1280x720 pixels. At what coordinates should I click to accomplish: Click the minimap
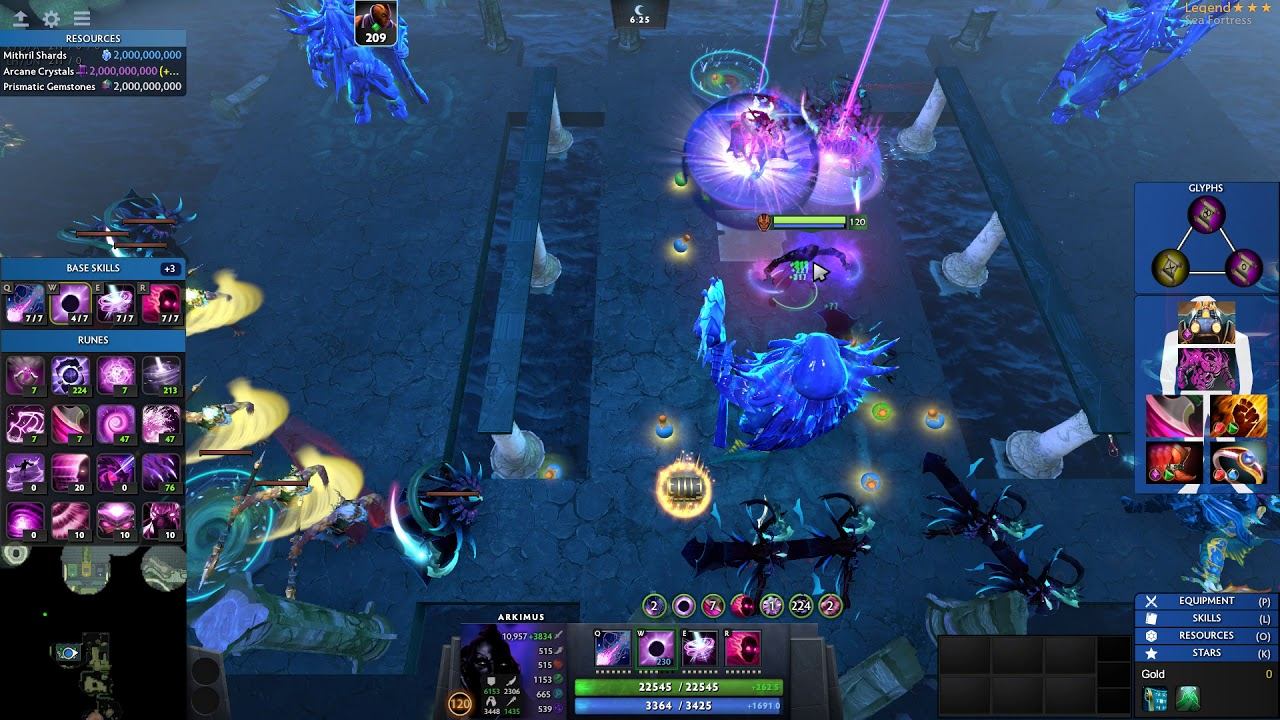click(92, 632)
